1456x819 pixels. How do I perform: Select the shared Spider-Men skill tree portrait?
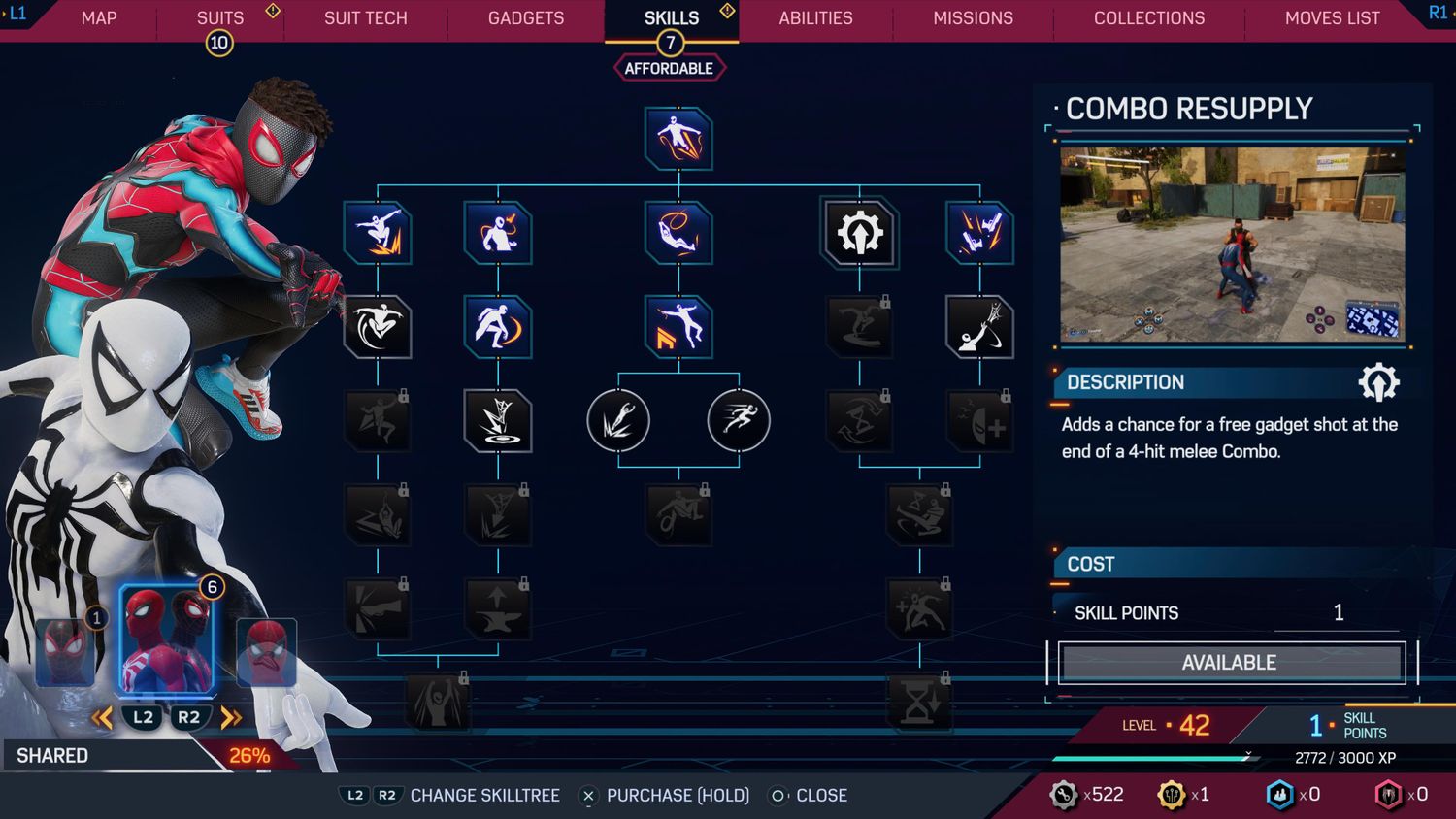coord(167,640)
